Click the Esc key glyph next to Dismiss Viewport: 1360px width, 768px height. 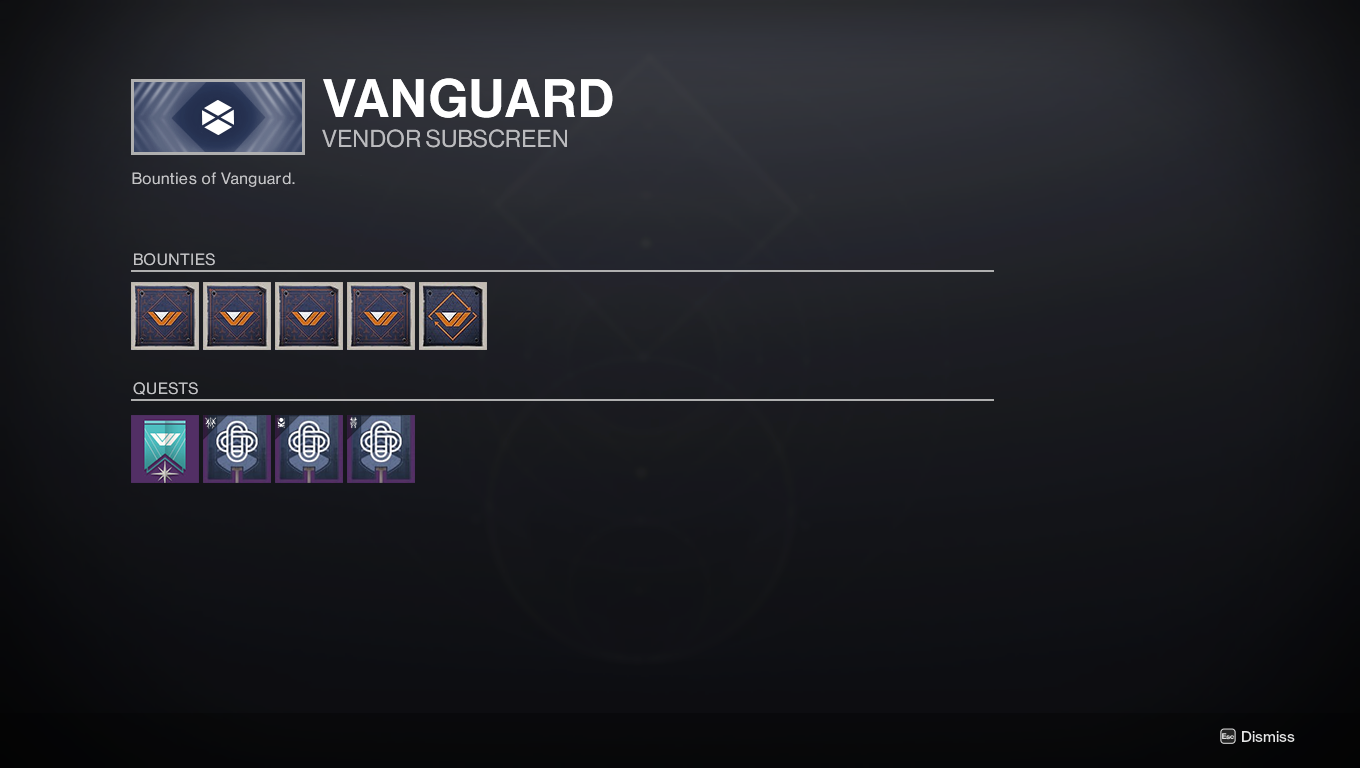[x=1226, y=736]
